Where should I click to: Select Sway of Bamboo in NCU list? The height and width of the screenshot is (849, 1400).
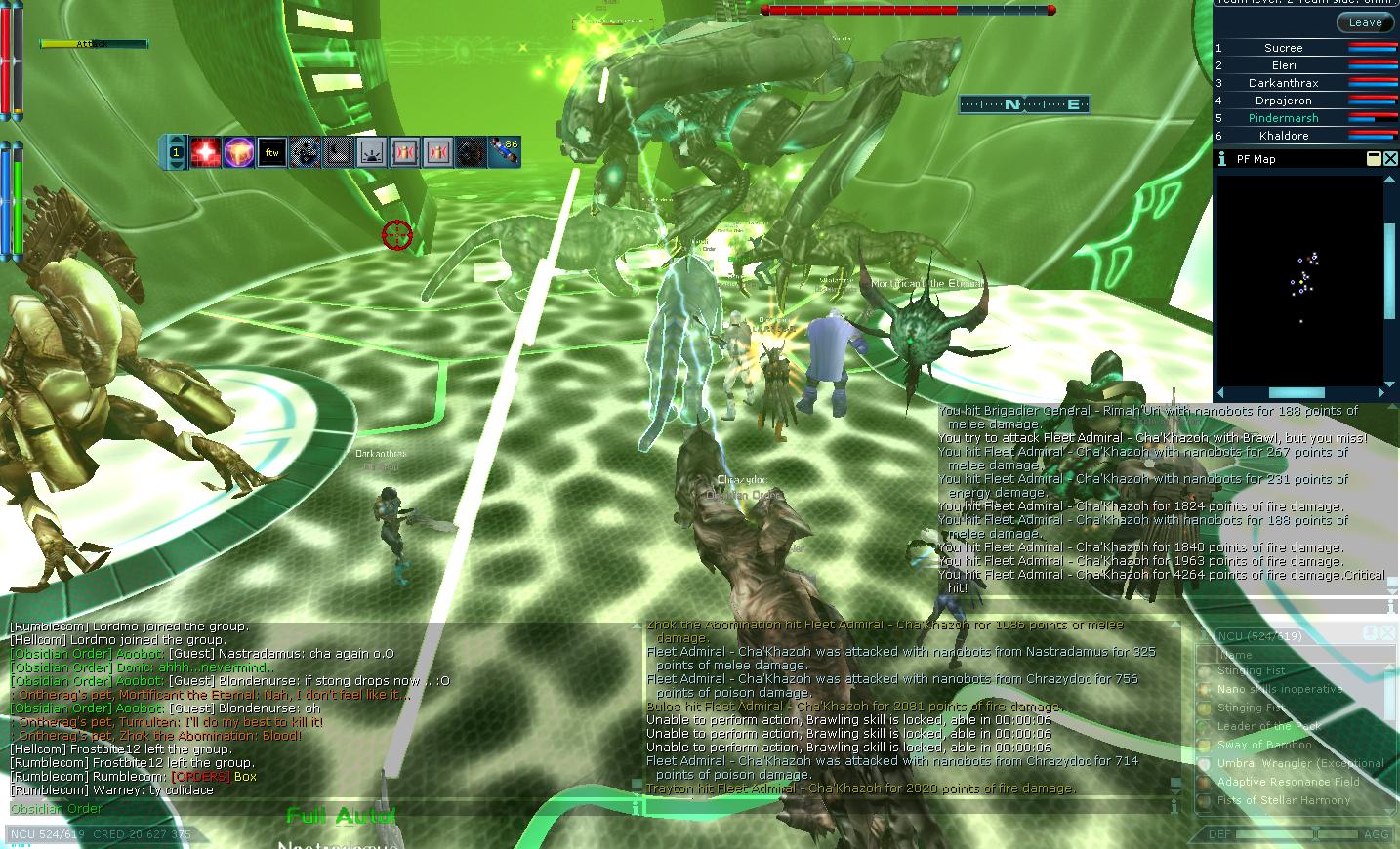click(x=1264, y=745)
